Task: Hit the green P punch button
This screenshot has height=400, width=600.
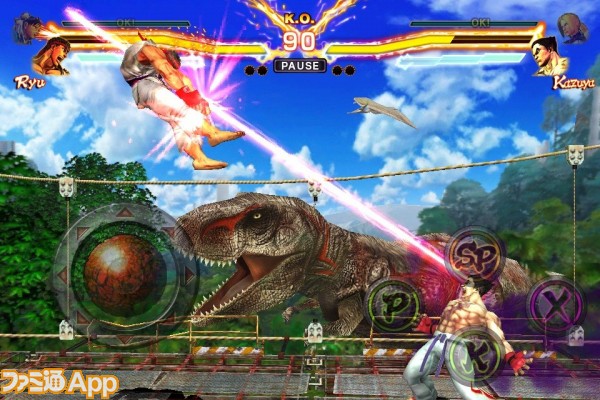Action: (393, 303)
